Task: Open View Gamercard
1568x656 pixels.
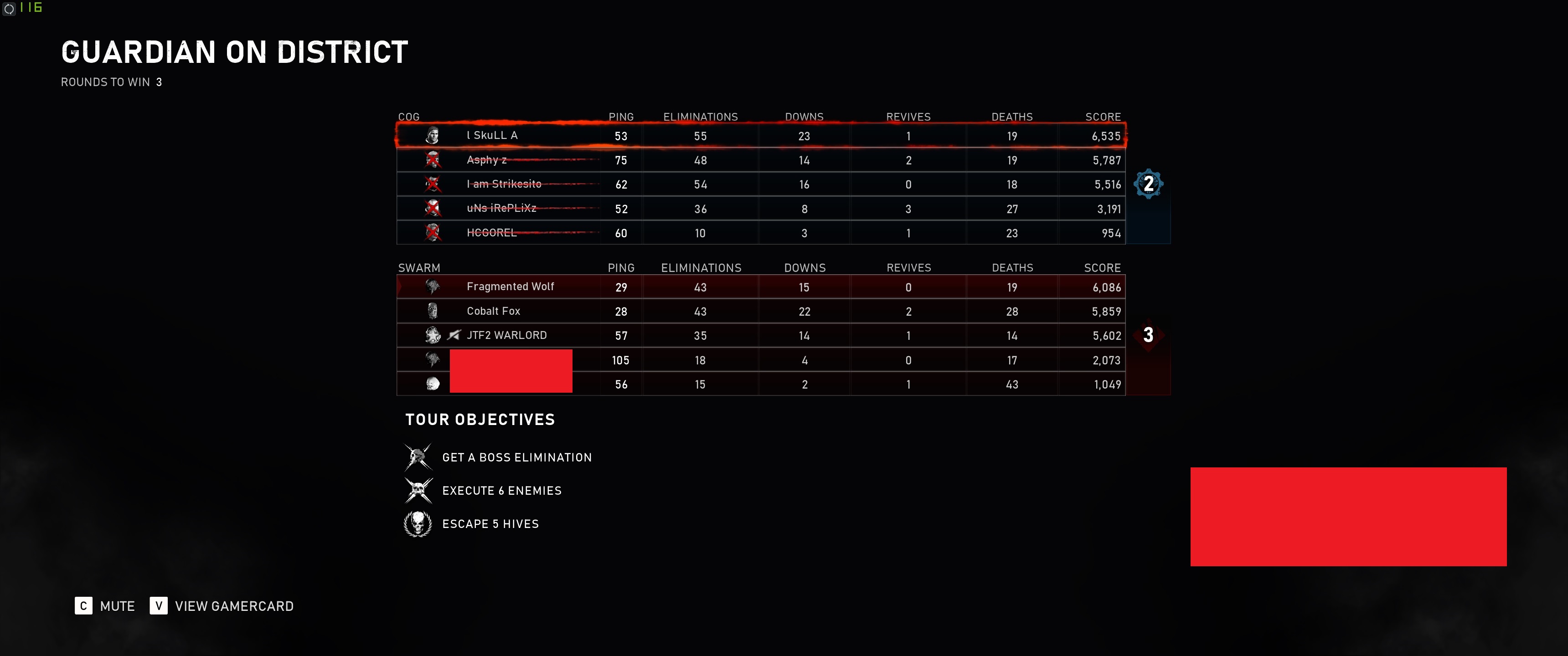Action: [x=222, y=606]
